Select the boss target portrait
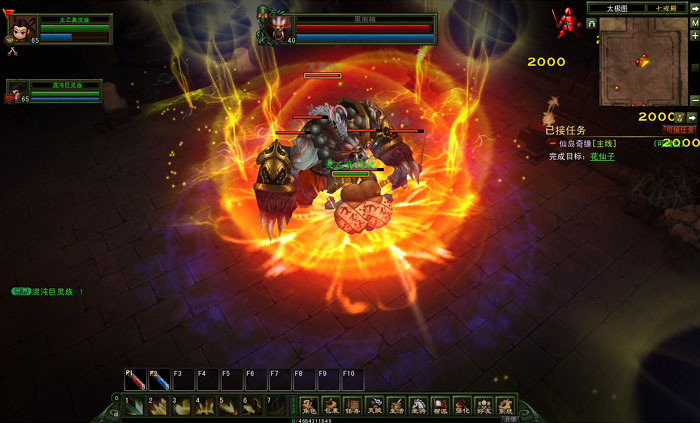This screenshot has height=423, width=700. click(275, 27)
